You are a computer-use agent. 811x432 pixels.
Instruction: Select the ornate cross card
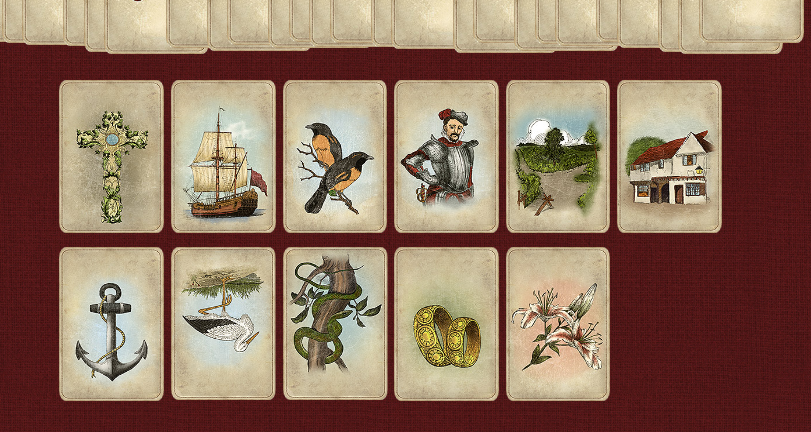click(111, 157)
